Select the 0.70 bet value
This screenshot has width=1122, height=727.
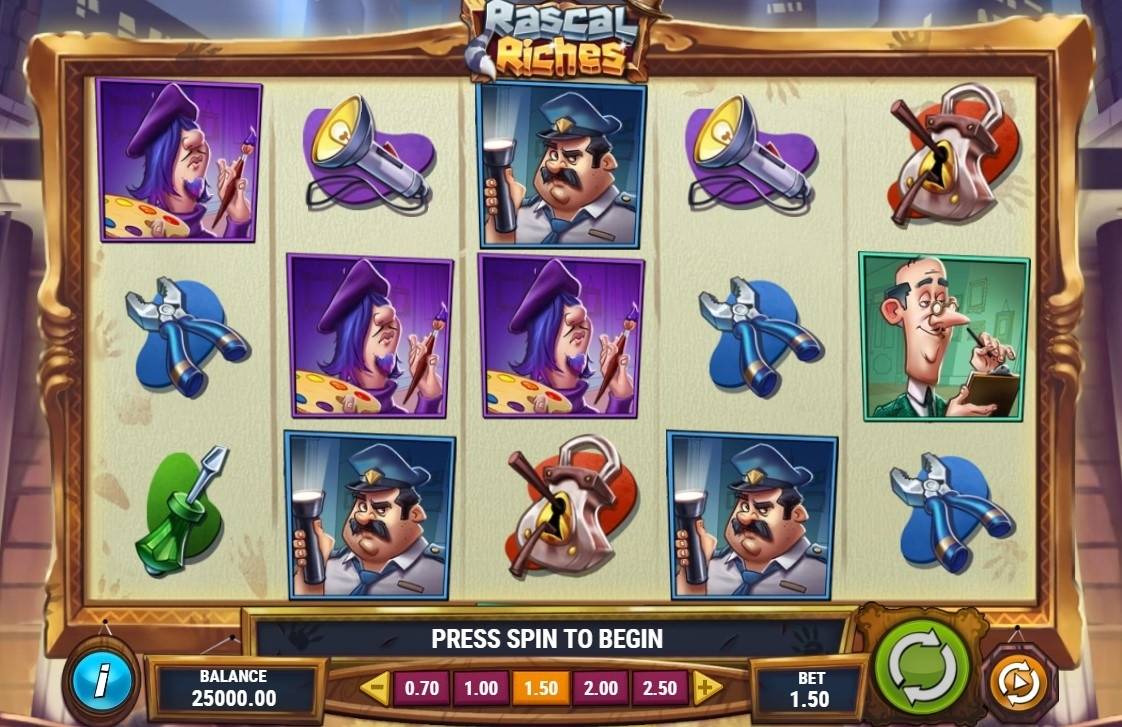point(423,688)
